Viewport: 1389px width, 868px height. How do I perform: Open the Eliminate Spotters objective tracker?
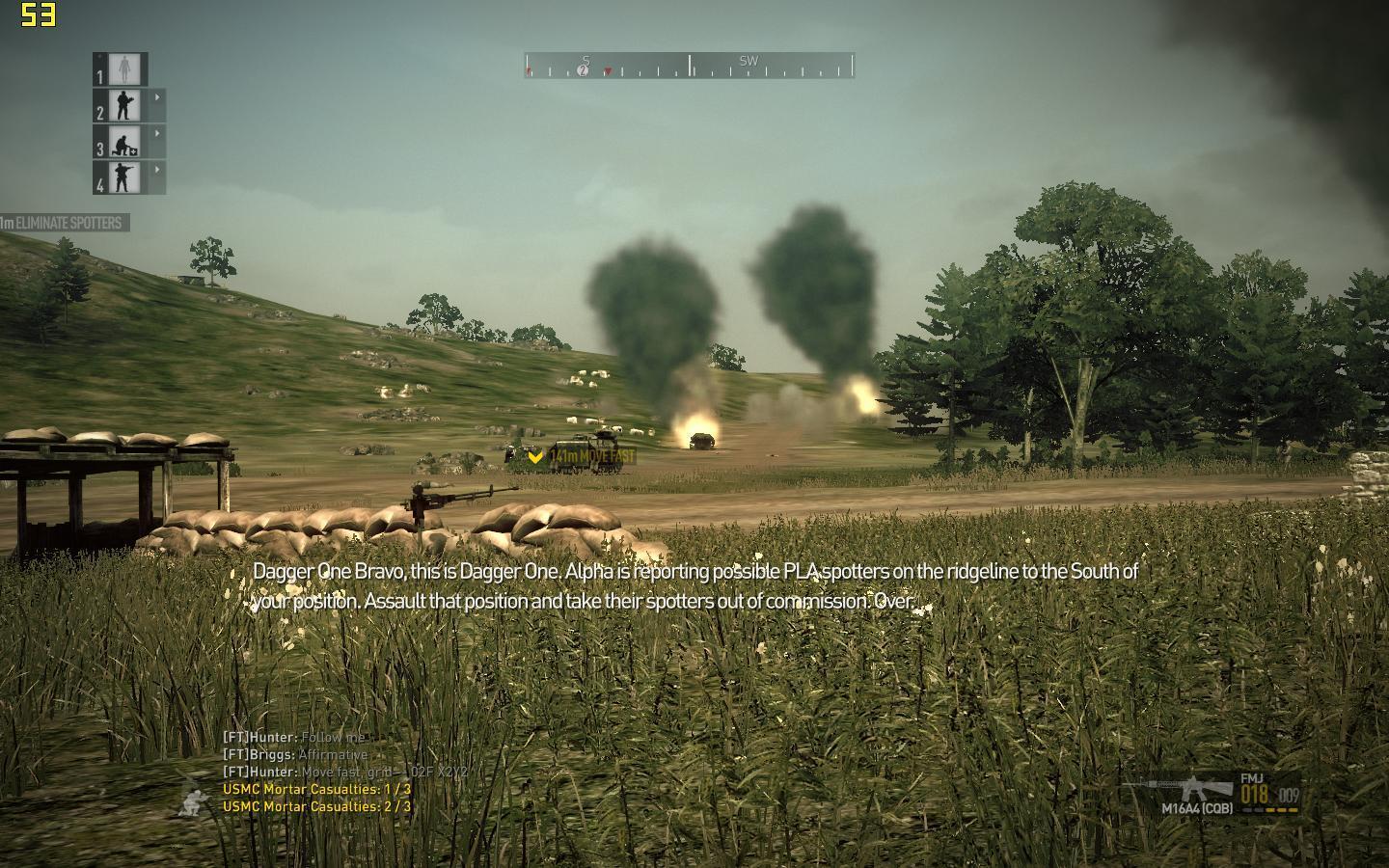tap(64, 223)
